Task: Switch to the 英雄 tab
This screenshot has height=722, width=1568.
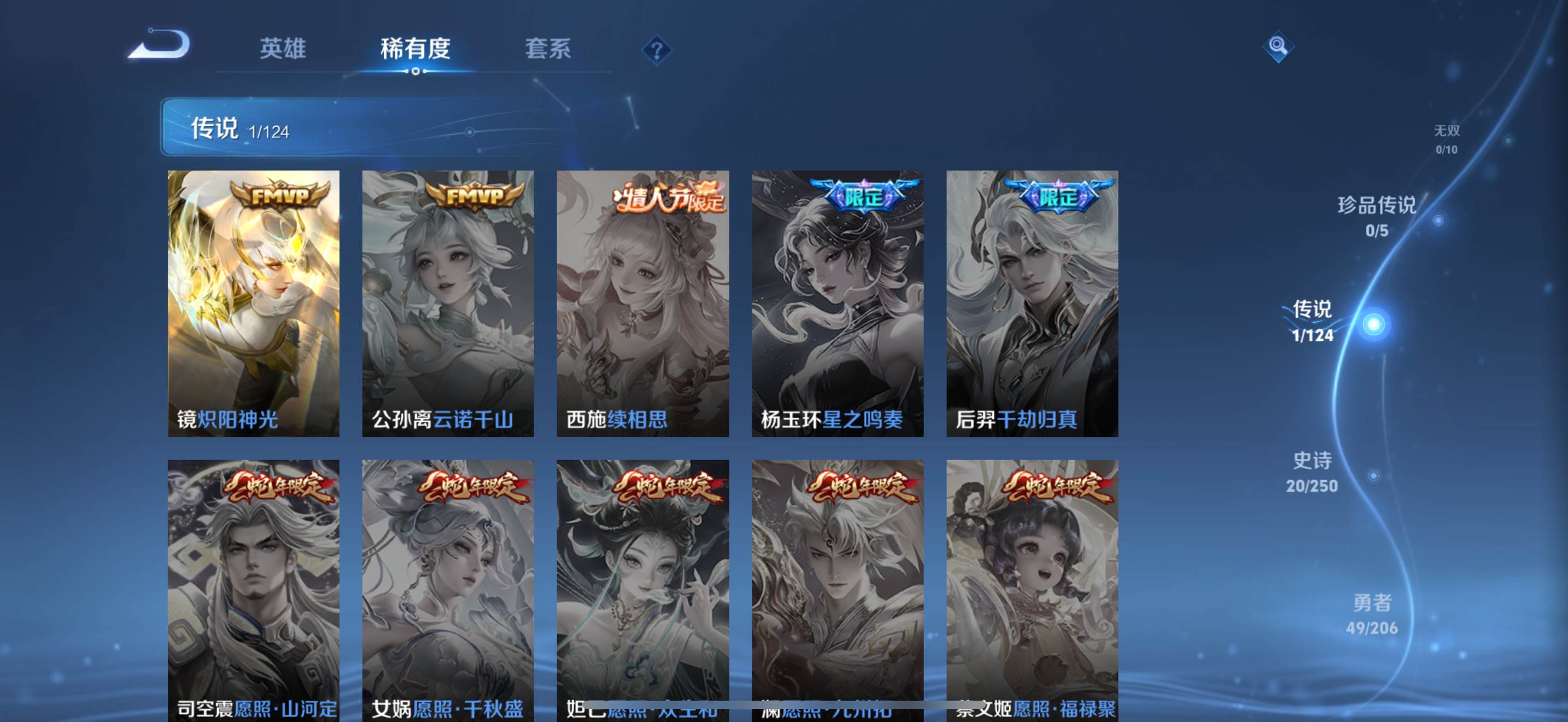Action: pyautogui.click(x=283, y=49)
